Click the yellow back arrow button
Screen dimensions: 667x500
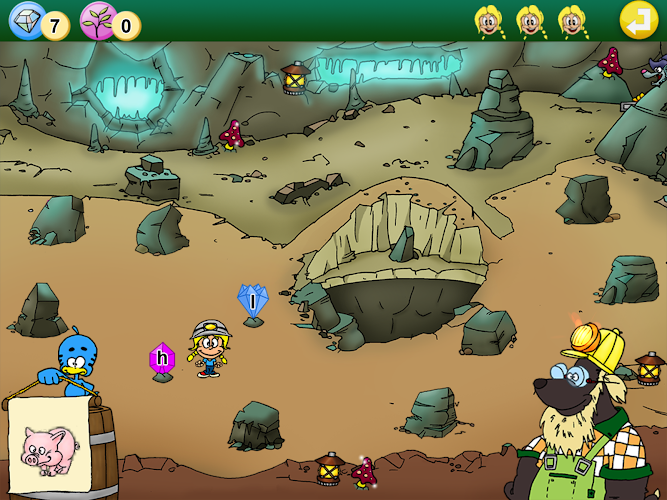(x=638, y=20)
